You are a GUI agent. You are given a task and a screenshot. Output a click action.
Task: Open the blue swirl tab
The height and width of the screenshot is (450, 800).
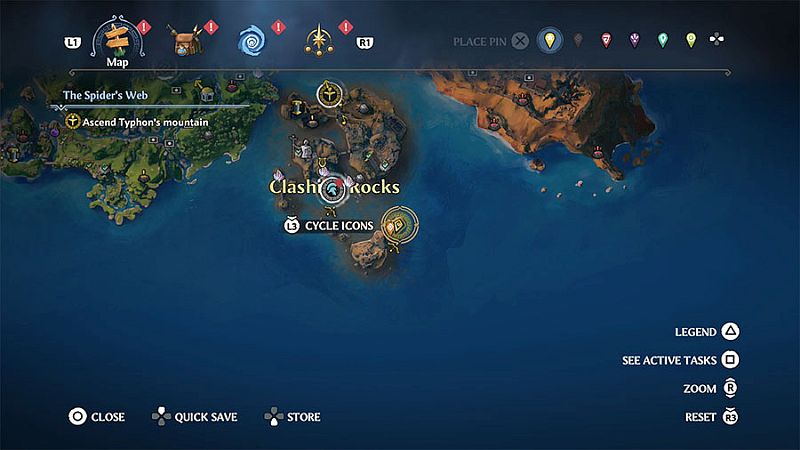[250, 42]
